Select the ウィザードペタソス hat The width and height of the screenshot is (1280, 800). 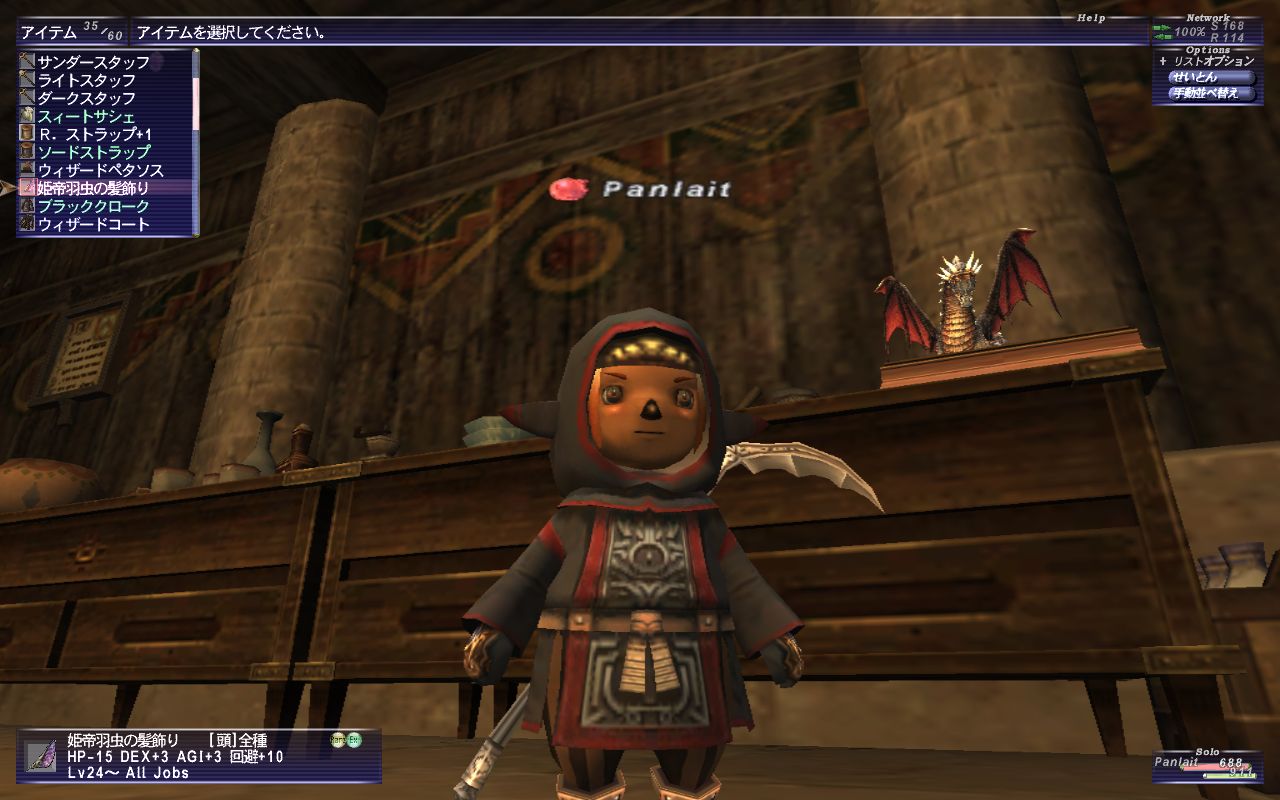point(100,170)
